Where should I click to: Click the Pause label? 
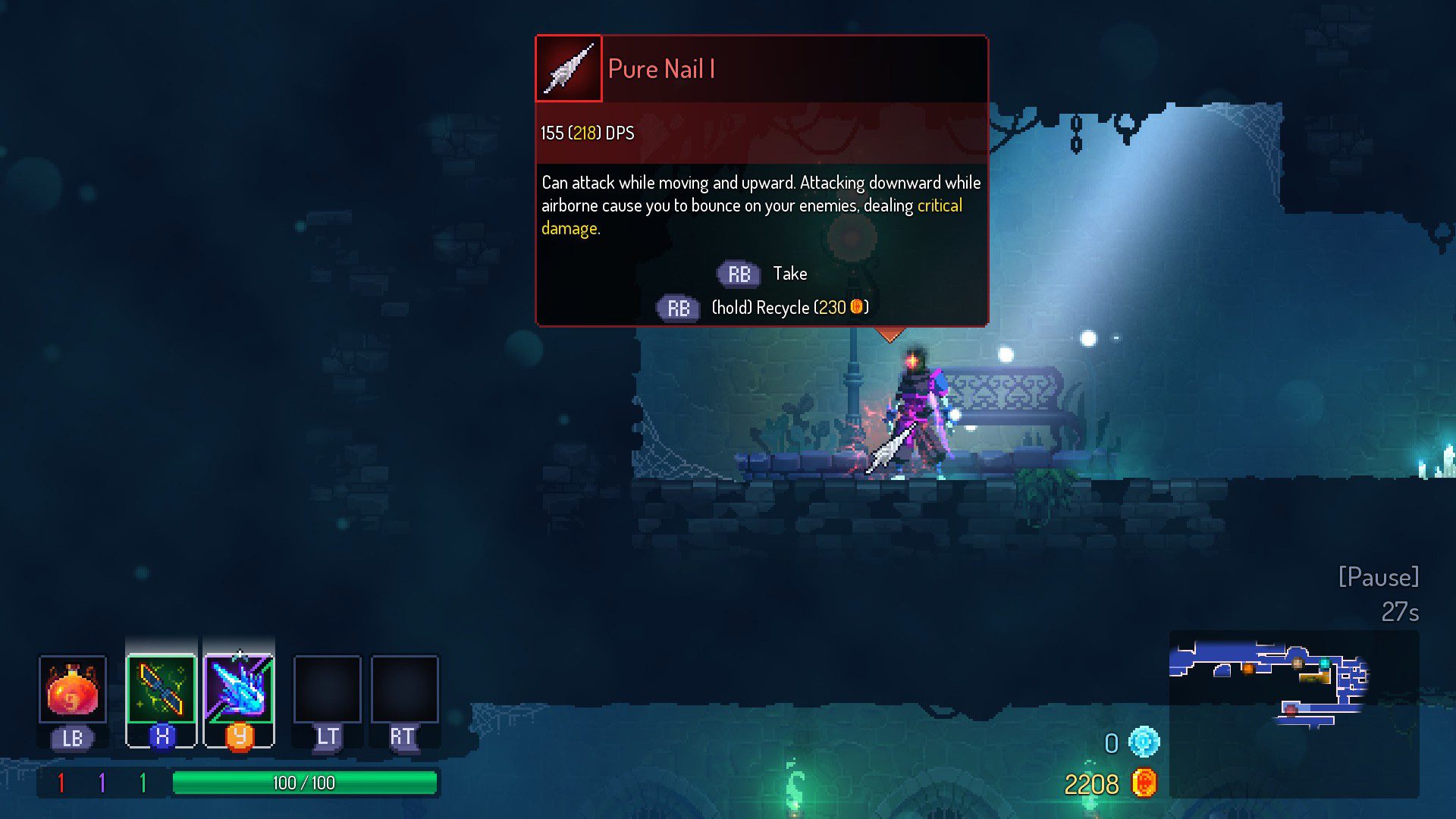1378,577
